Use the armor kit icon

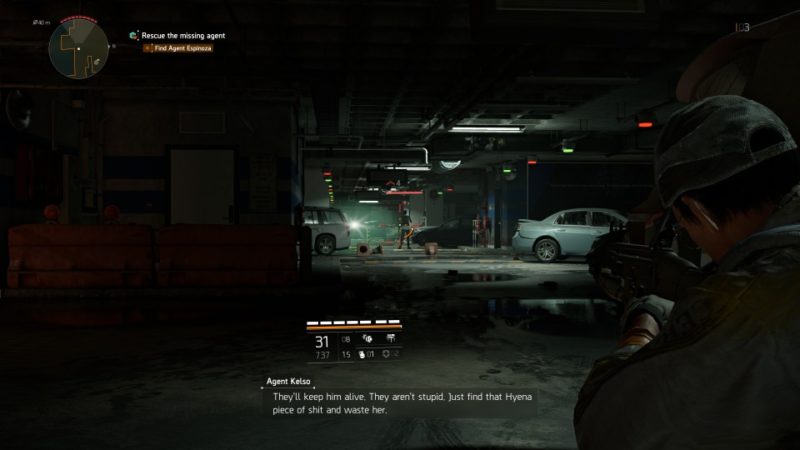(x=387, y=354)
